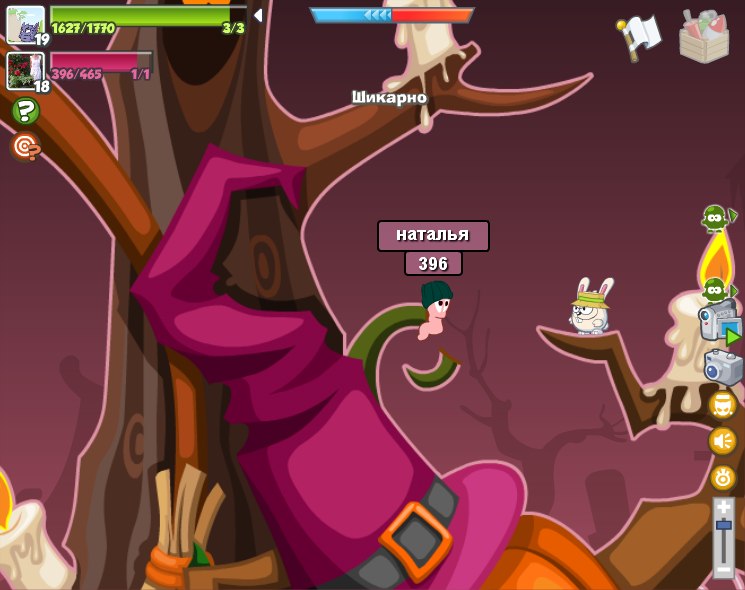Click the orange target hint icon
Image resolution: width=745 pixels, height=590 pixels.
pyautogui.click(x=25, y=147)
